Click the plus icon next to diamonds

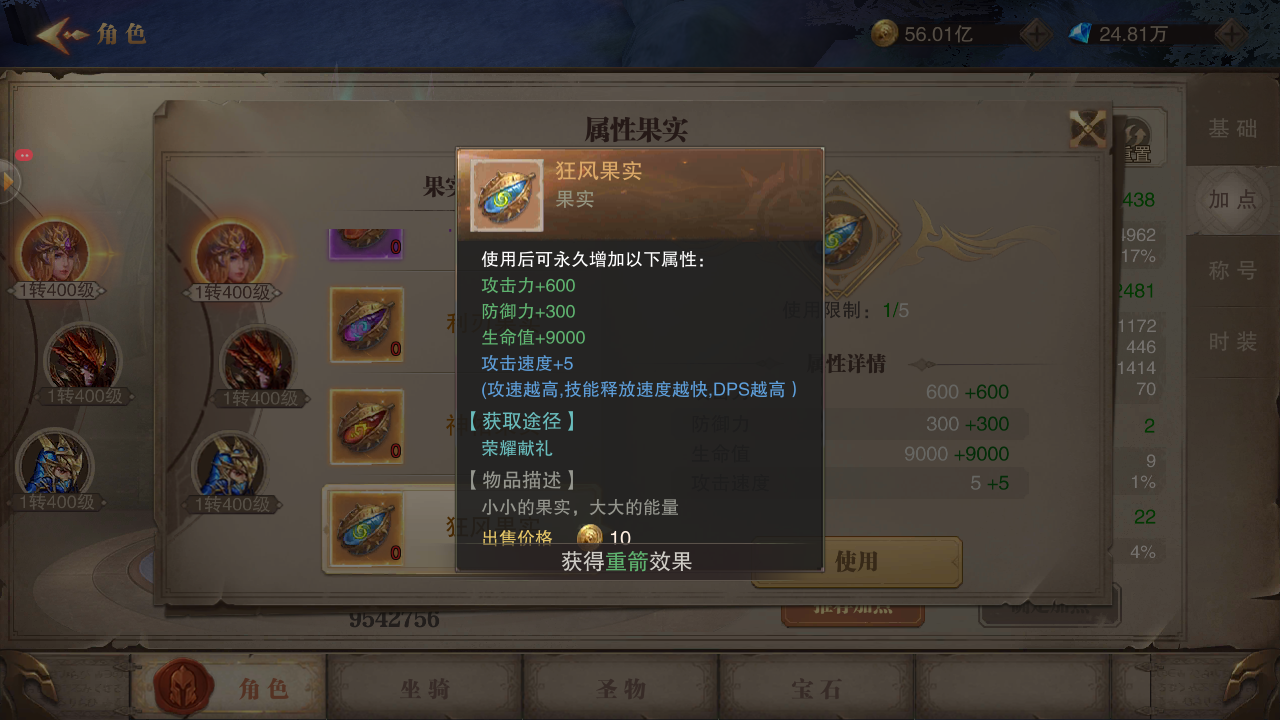(1232, 32)
